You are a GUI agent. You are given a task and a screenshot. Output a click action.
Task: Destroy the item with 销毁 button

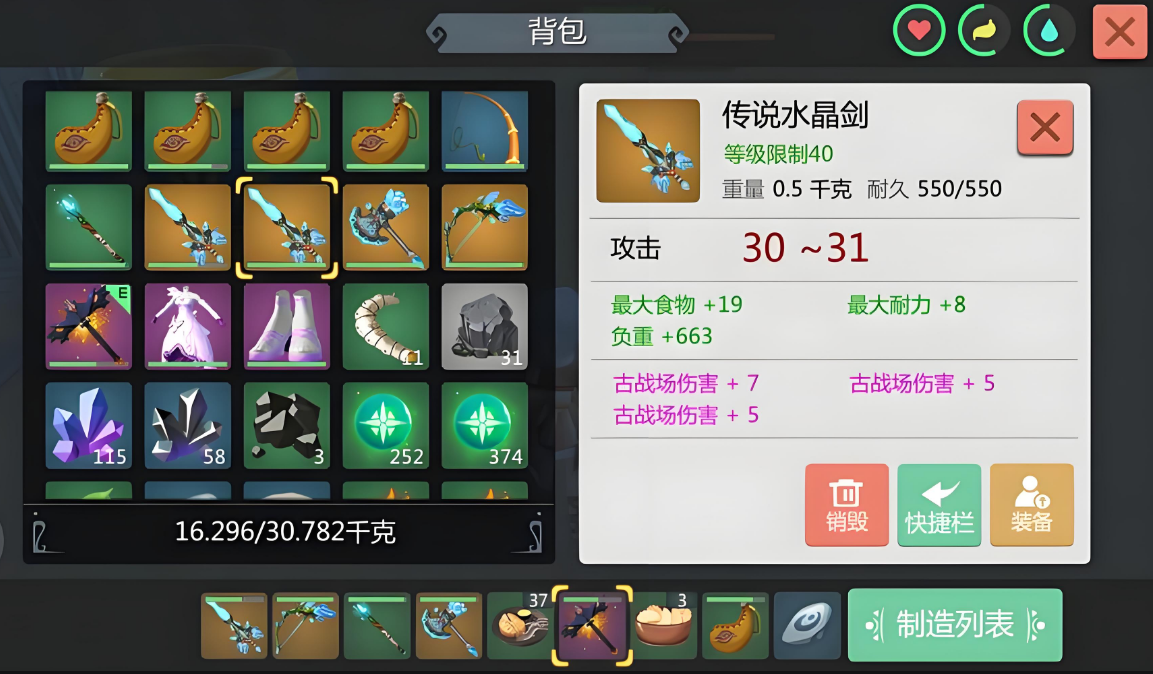click(x=846, y=504)
